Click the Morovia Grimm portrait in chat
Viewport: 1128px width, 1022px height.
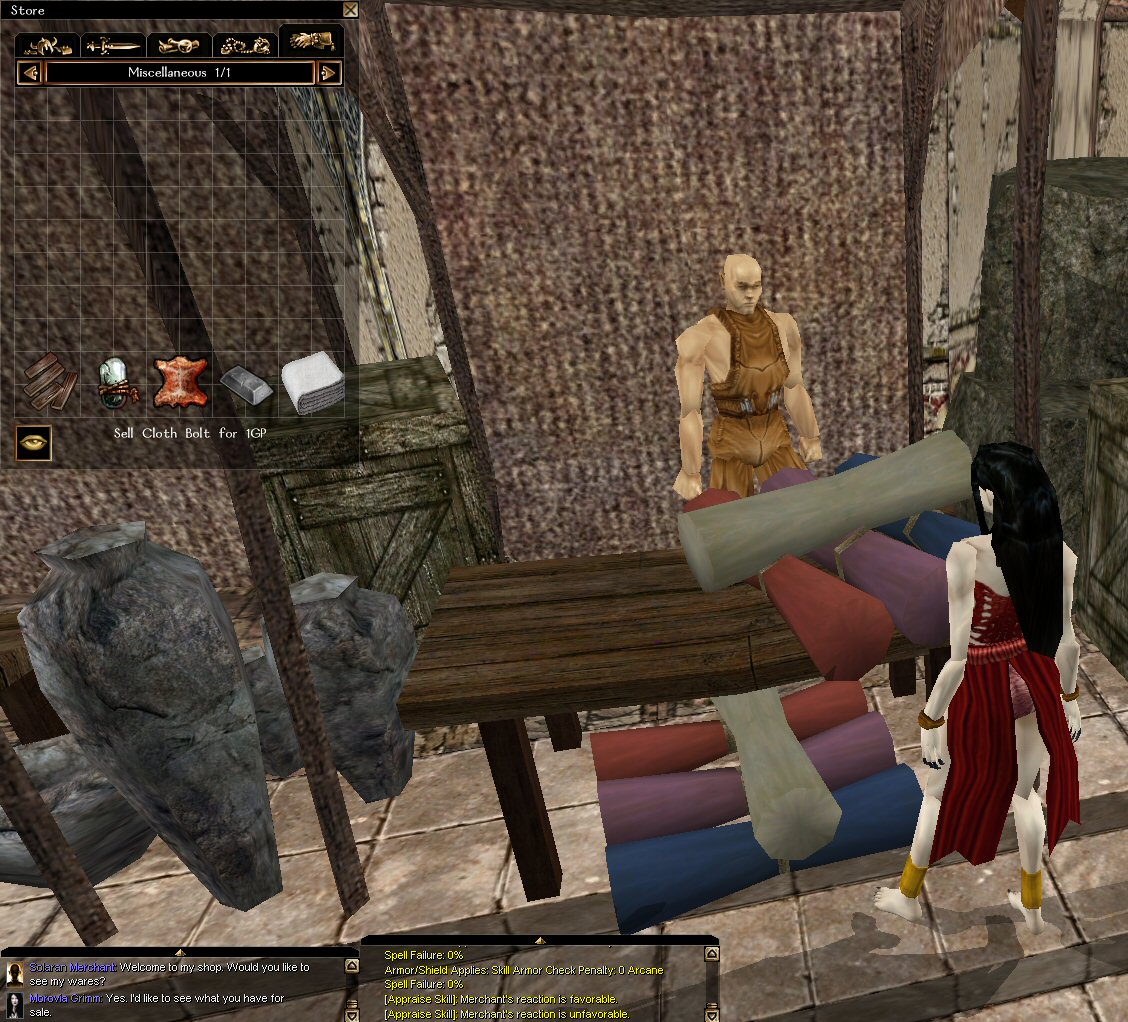point(15,1005)
